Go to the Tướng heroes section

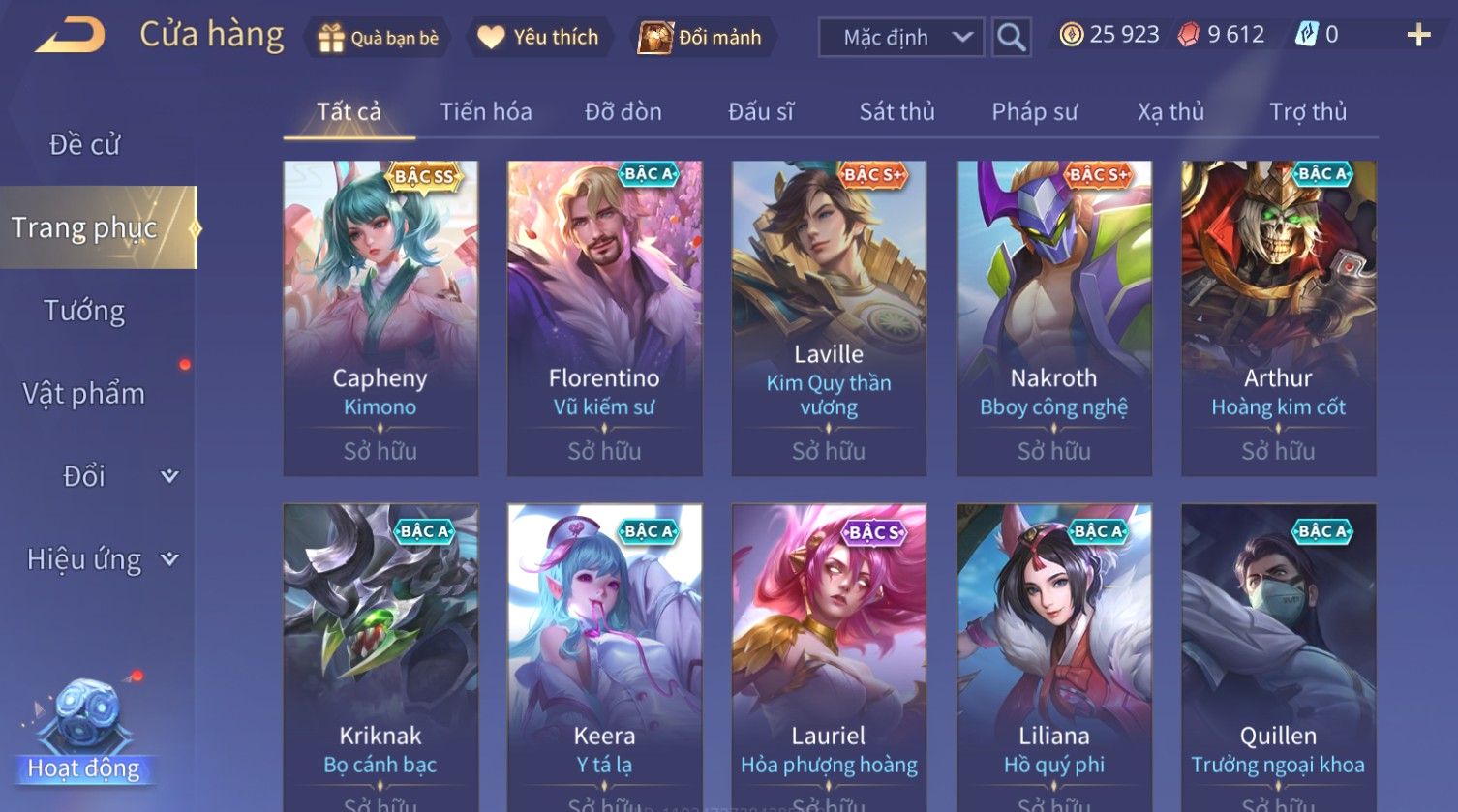pos(84,311)
